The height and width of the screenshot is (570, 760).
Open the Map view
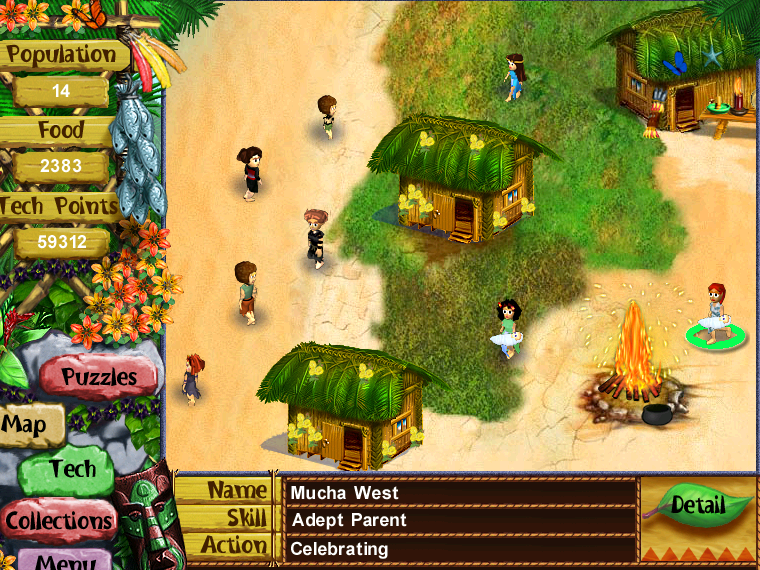26,425
